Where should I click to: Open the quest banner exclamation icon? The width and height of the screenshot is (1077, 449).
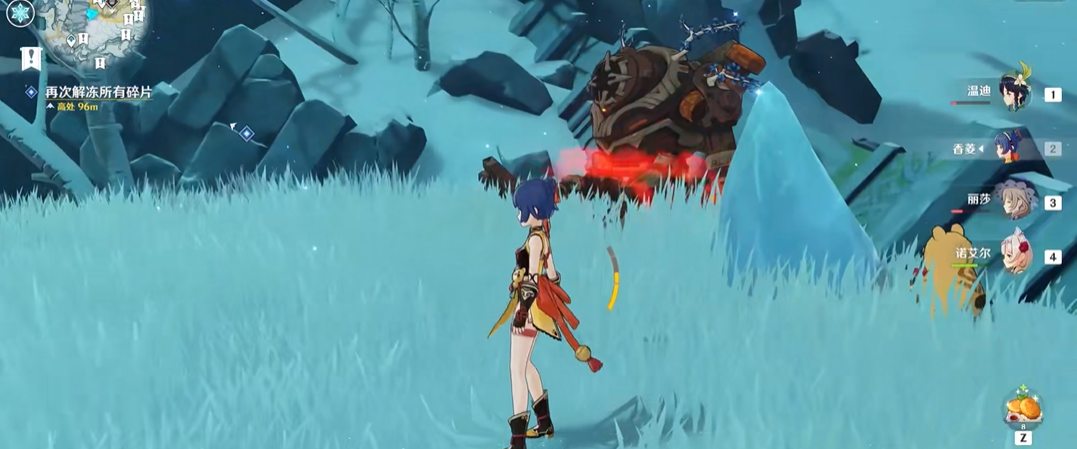coord(30,58)
